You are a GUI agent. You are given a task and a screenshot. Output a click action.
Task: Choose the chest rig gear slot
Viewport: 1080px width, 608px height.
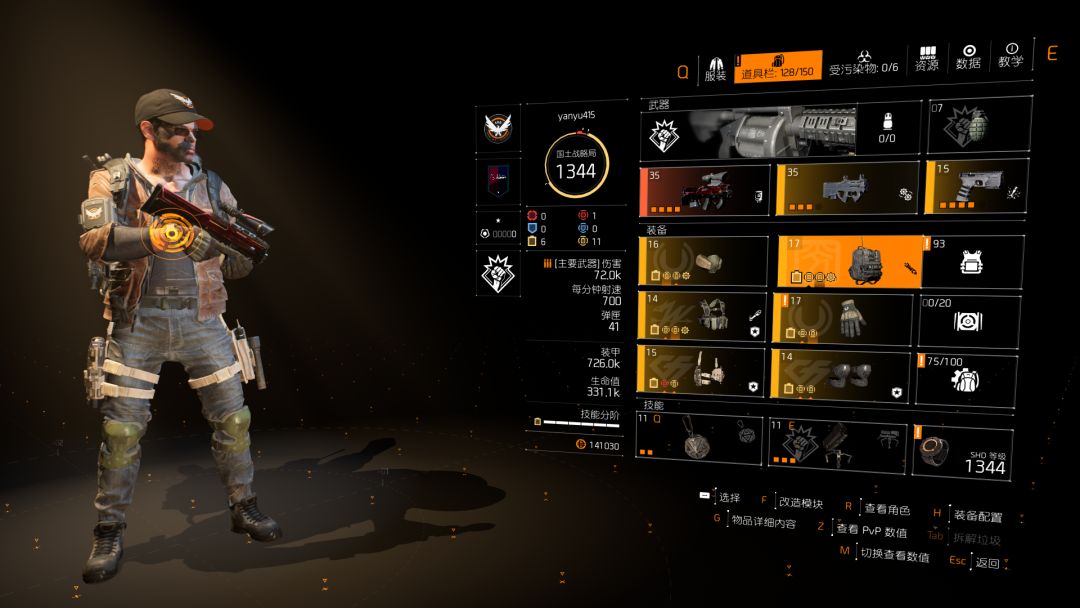[704, 316]
